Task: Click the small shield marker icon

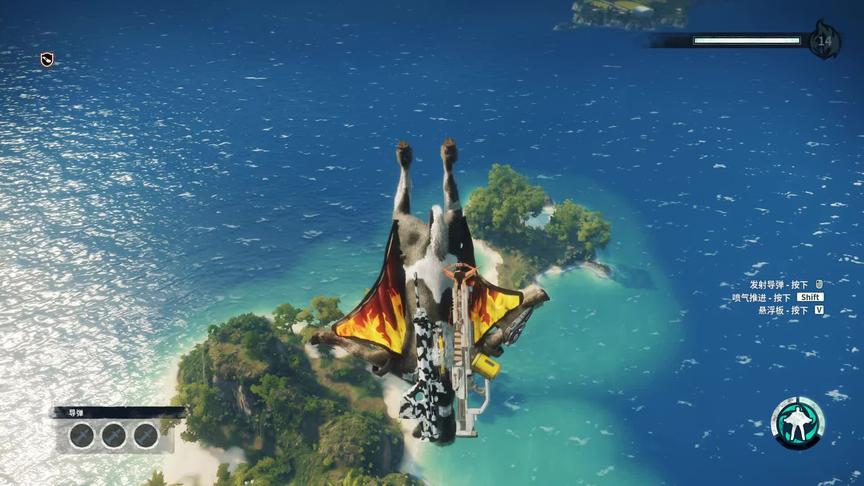Action: (x=47, y=60)
